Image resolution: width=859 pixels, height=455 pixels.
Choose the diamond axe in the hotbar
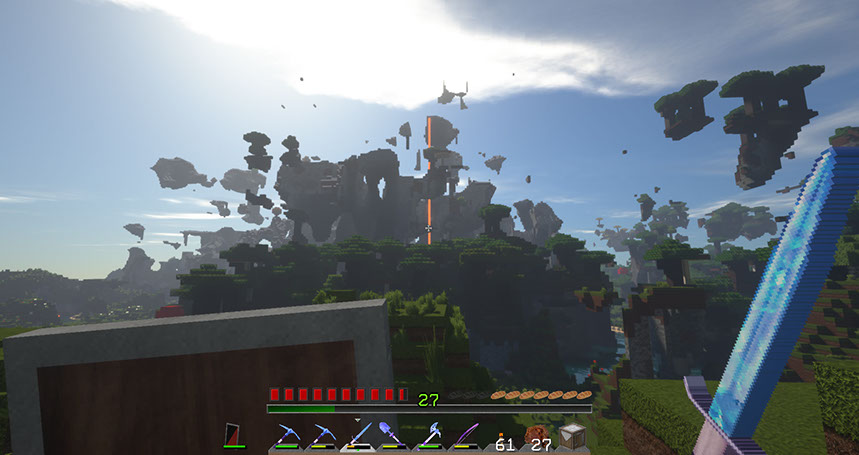point(431,435)
